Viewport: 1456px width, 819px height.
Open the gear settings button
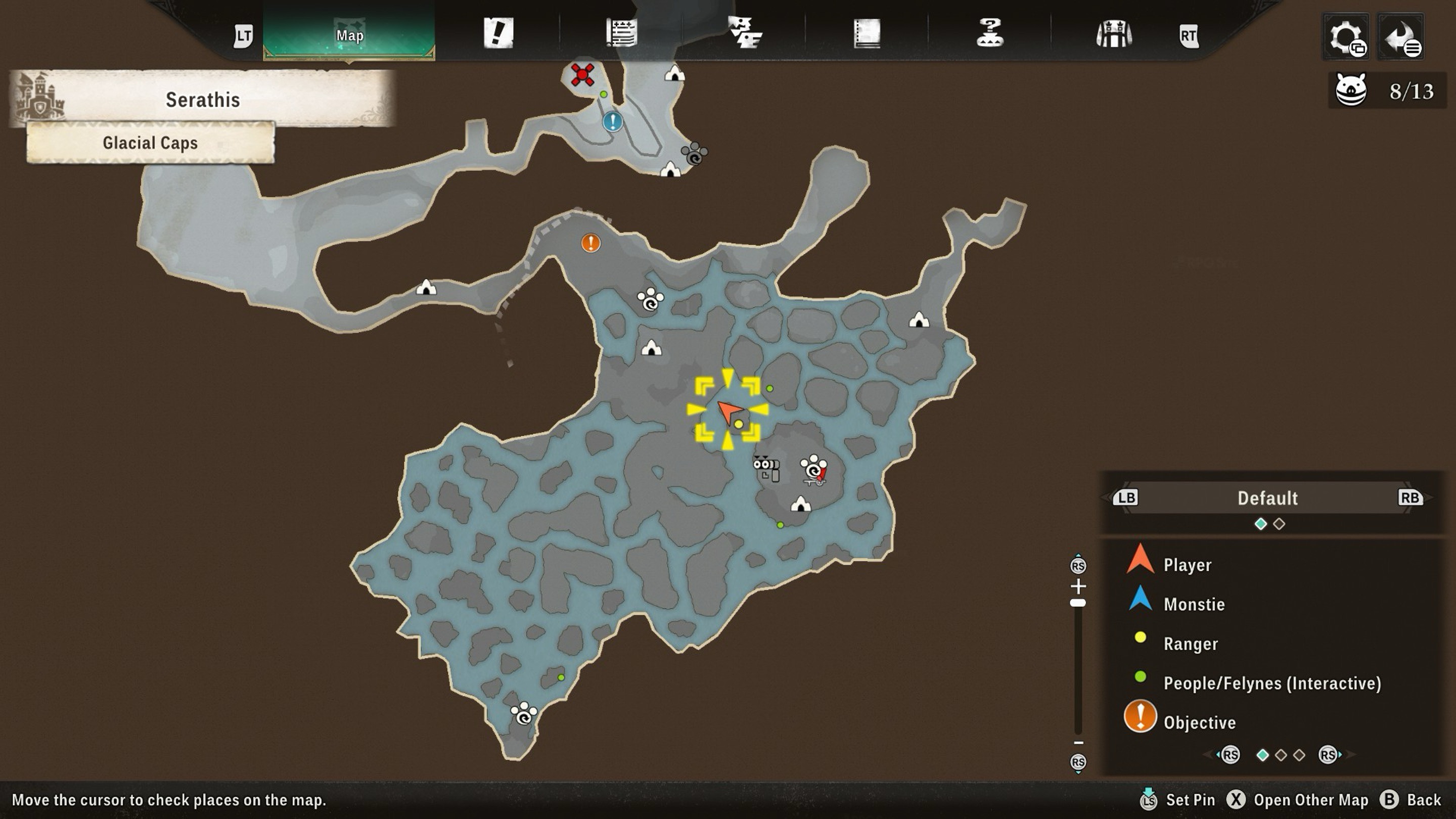(1346, 37)
